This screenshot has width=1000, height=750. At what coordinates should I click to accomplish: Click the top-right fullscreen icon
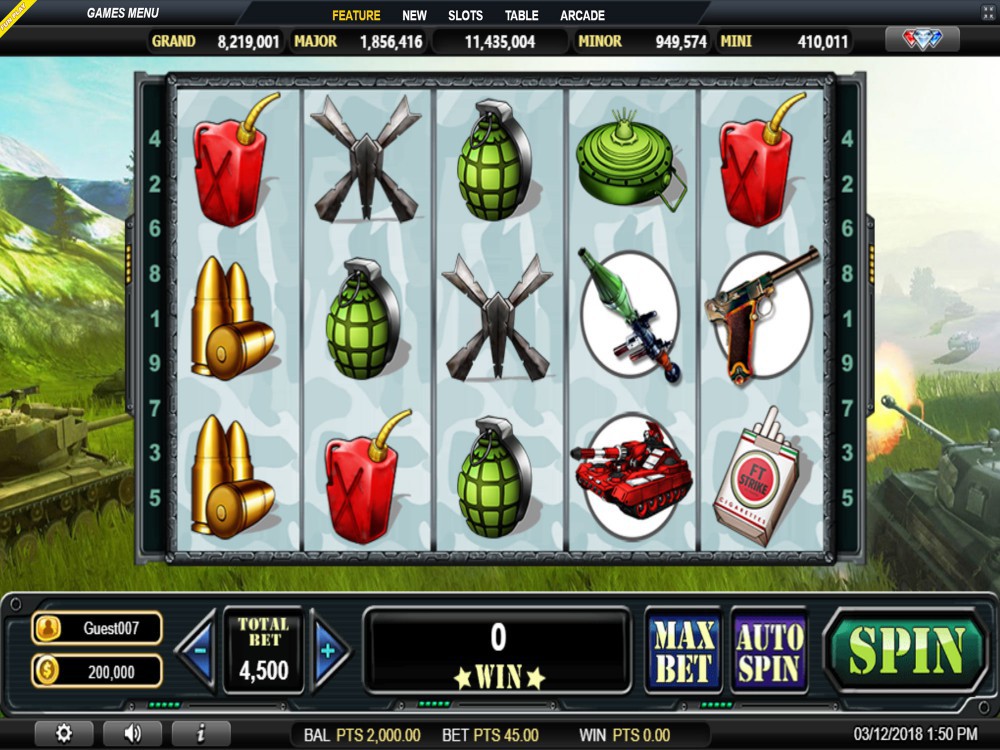point(989,11)
